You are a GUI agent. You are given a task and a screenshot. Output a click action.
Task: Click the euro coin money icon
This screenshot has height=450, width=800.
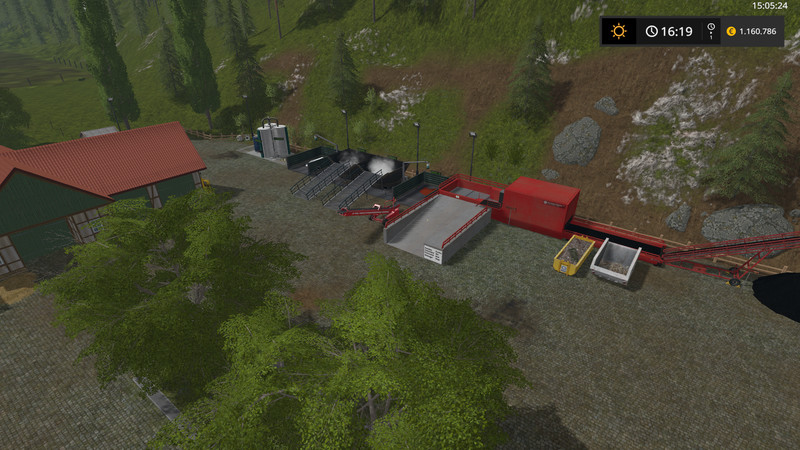point(731,31)
